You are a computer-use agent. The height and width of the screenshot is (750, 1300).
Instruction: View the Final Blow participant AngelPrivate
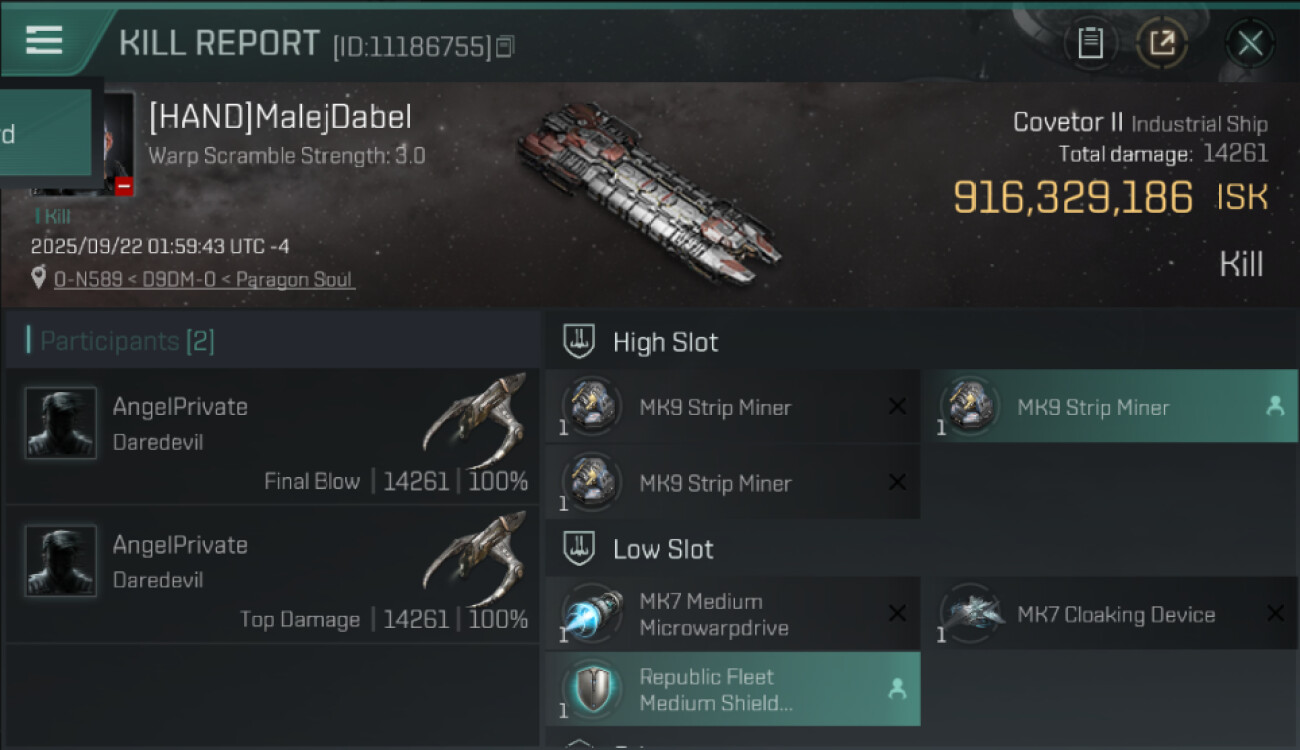point(272,437)
